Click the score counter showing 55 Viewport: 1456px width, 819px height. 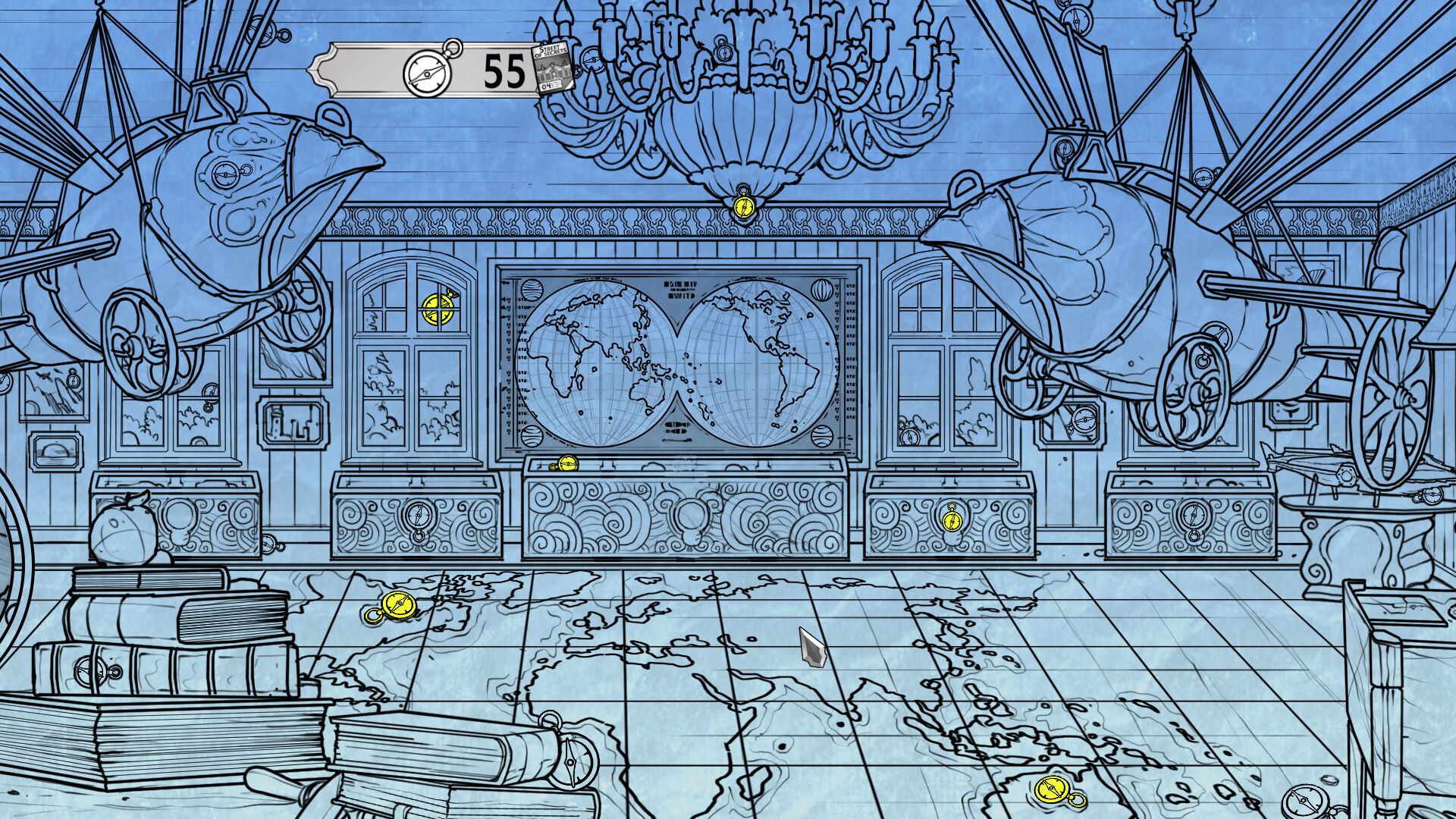click(500, 71)
